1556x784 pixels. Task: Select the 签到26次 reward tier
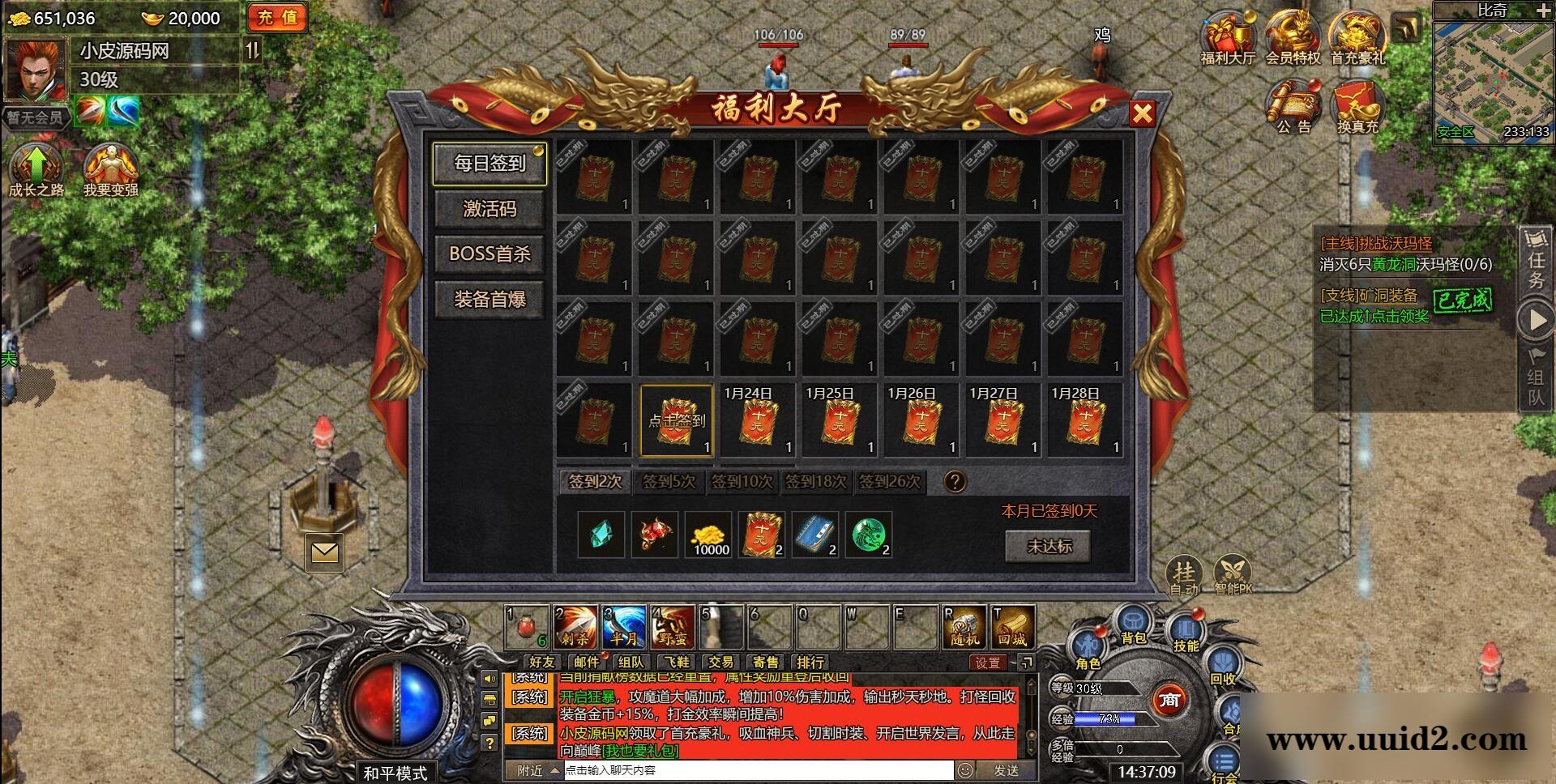coord(889,482)
